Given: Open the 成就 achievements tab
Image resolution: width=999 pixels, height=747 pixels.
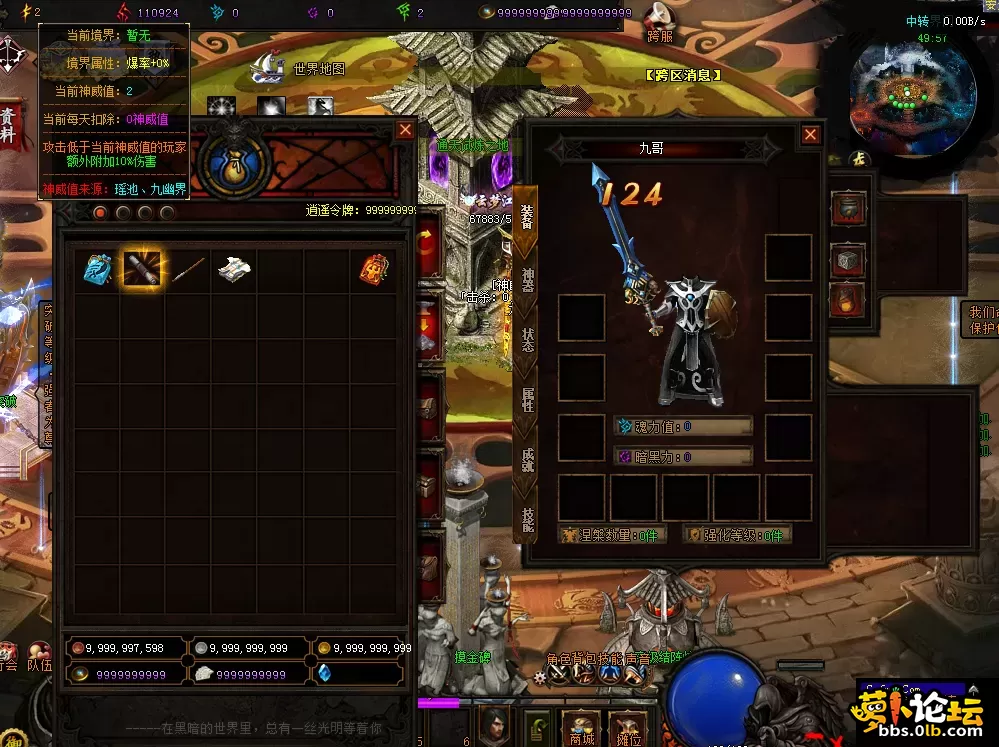Looking at the screenshot, I should point(527,459).
